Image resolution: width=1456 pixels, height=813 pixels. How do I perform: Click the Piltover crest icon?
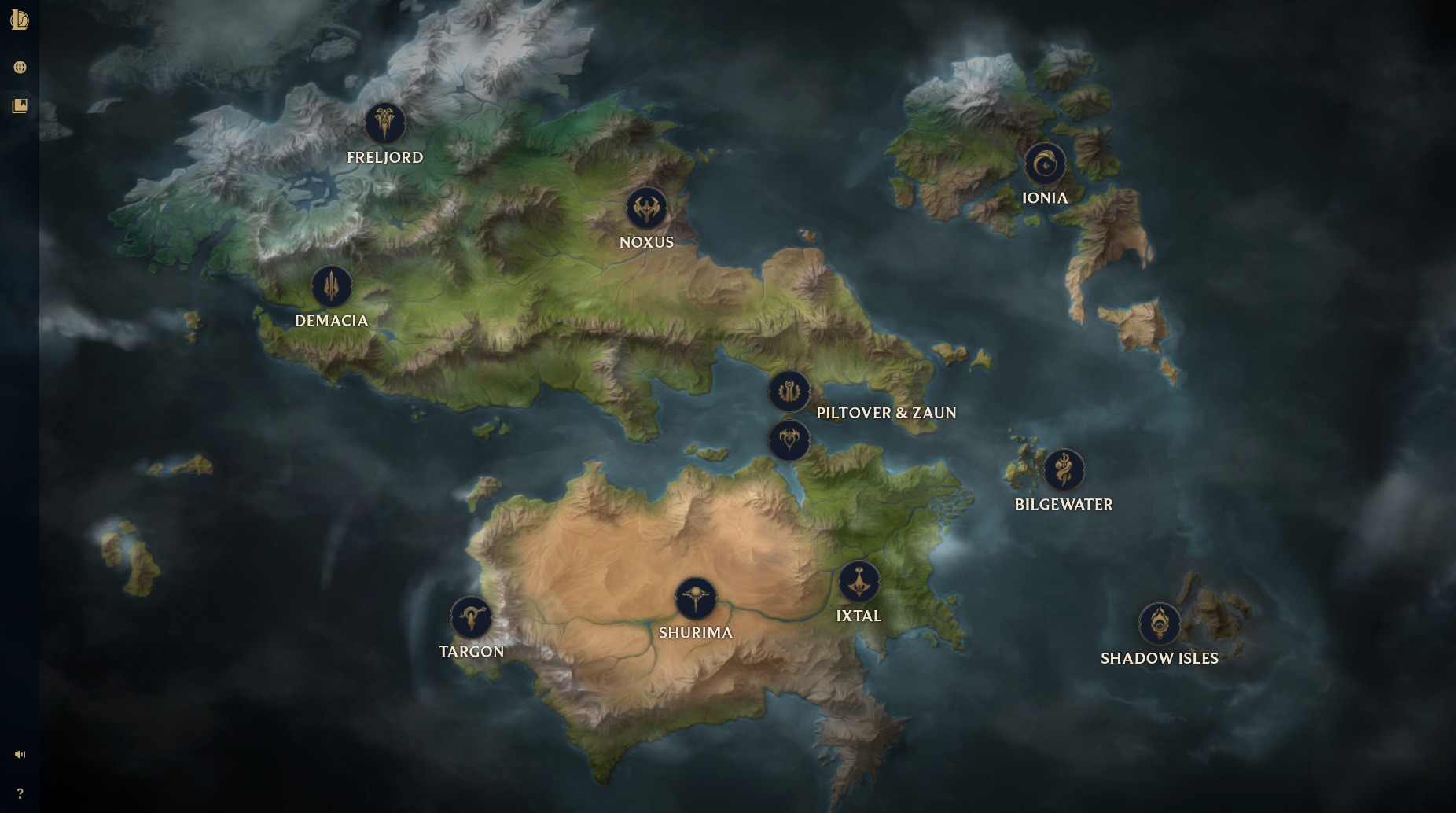(x=789, y=392)
